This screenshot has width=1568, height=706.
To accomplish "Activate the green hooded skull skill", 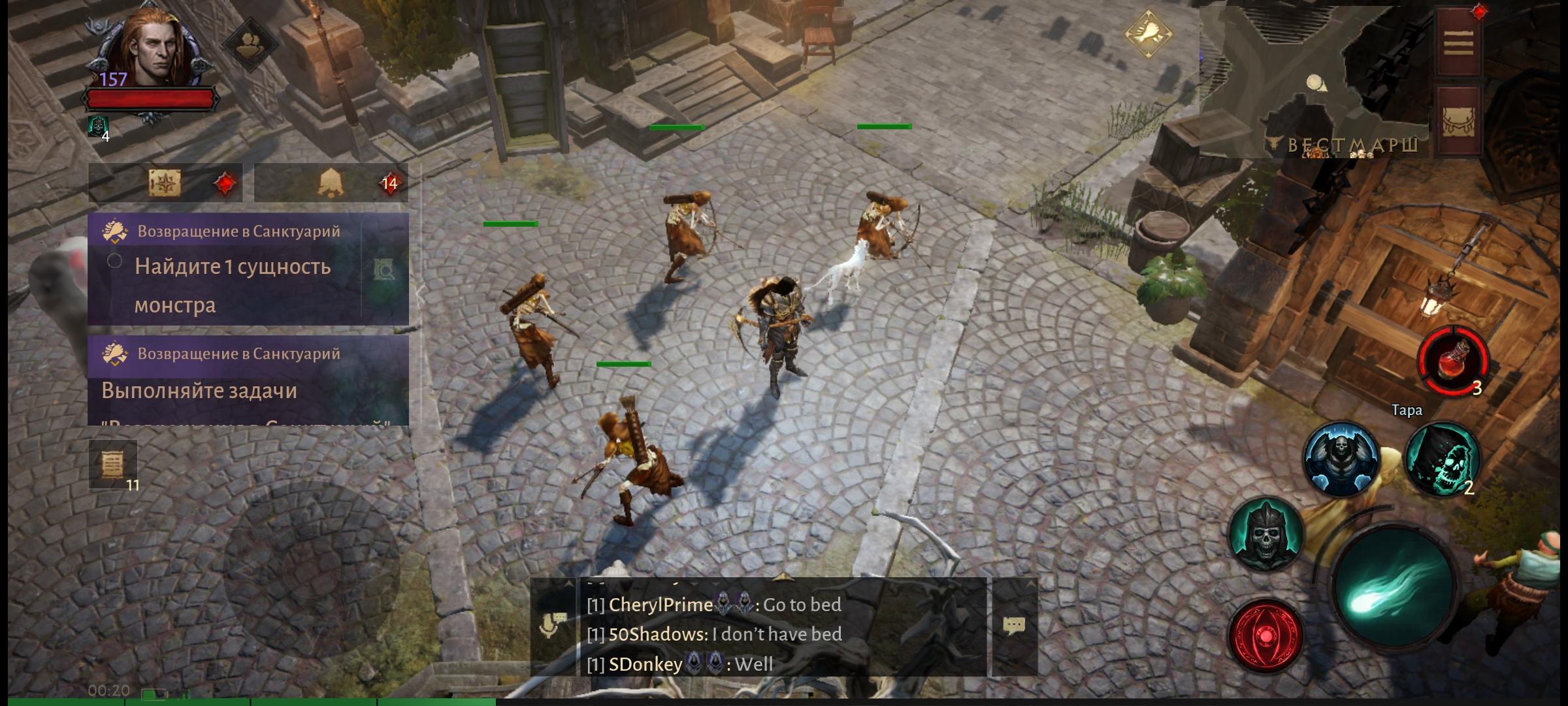I will [x=1441, y=459].
